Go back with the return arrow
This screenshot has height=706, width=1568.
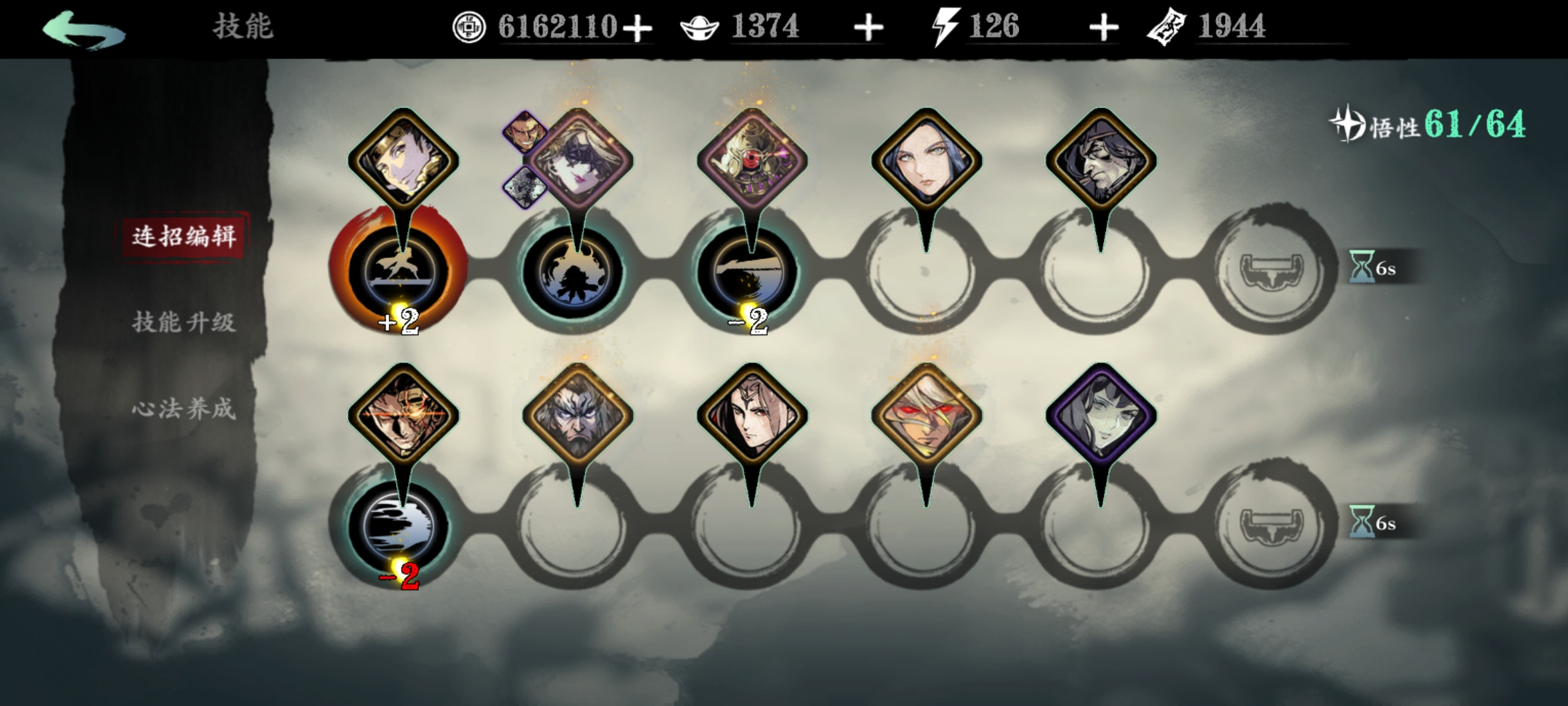point(84,29)
